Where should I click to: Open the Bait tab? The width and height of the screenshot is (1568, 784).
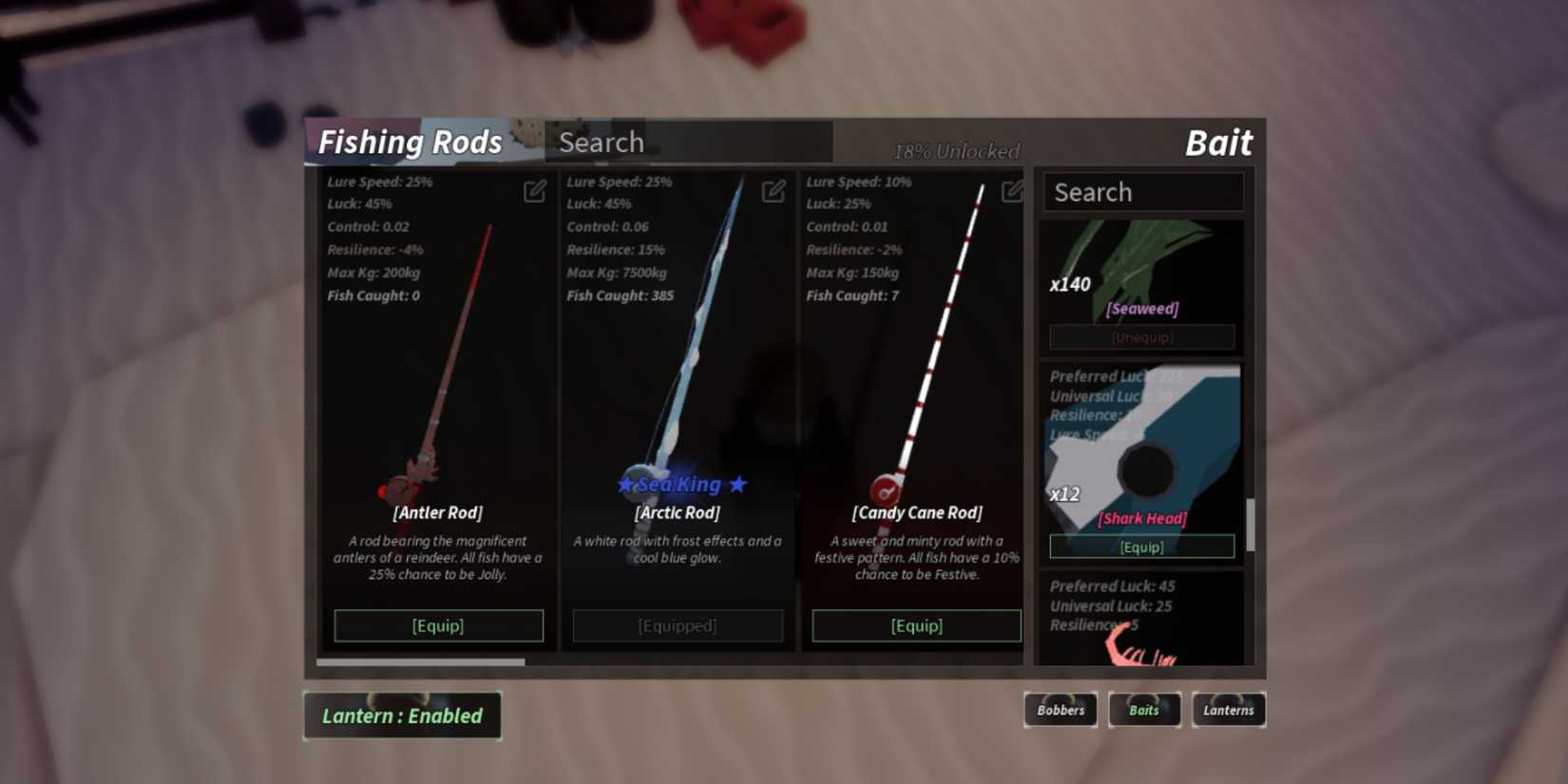coord(1219,142)
